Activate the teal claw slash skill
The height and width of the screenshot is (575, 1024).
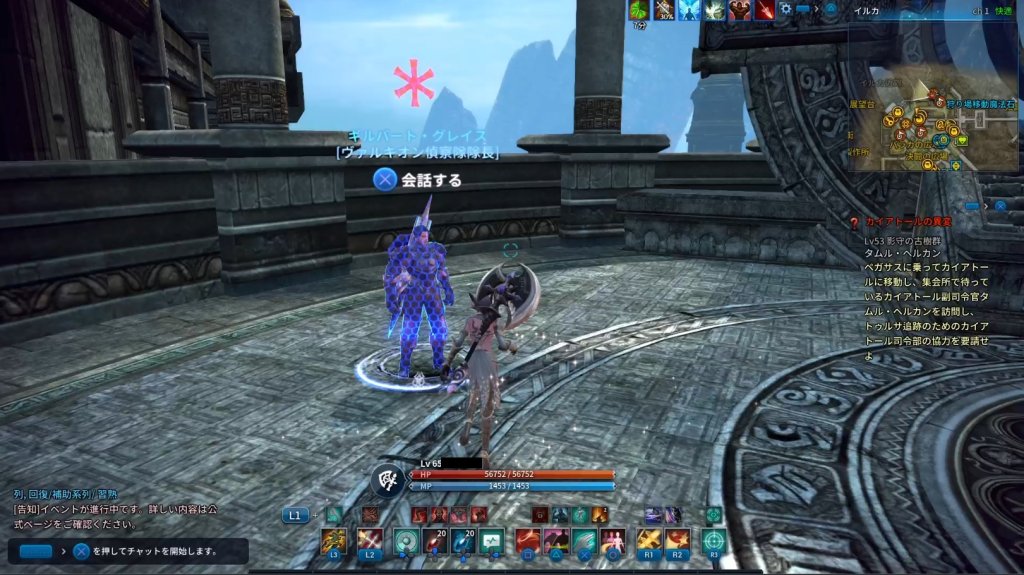585,541
